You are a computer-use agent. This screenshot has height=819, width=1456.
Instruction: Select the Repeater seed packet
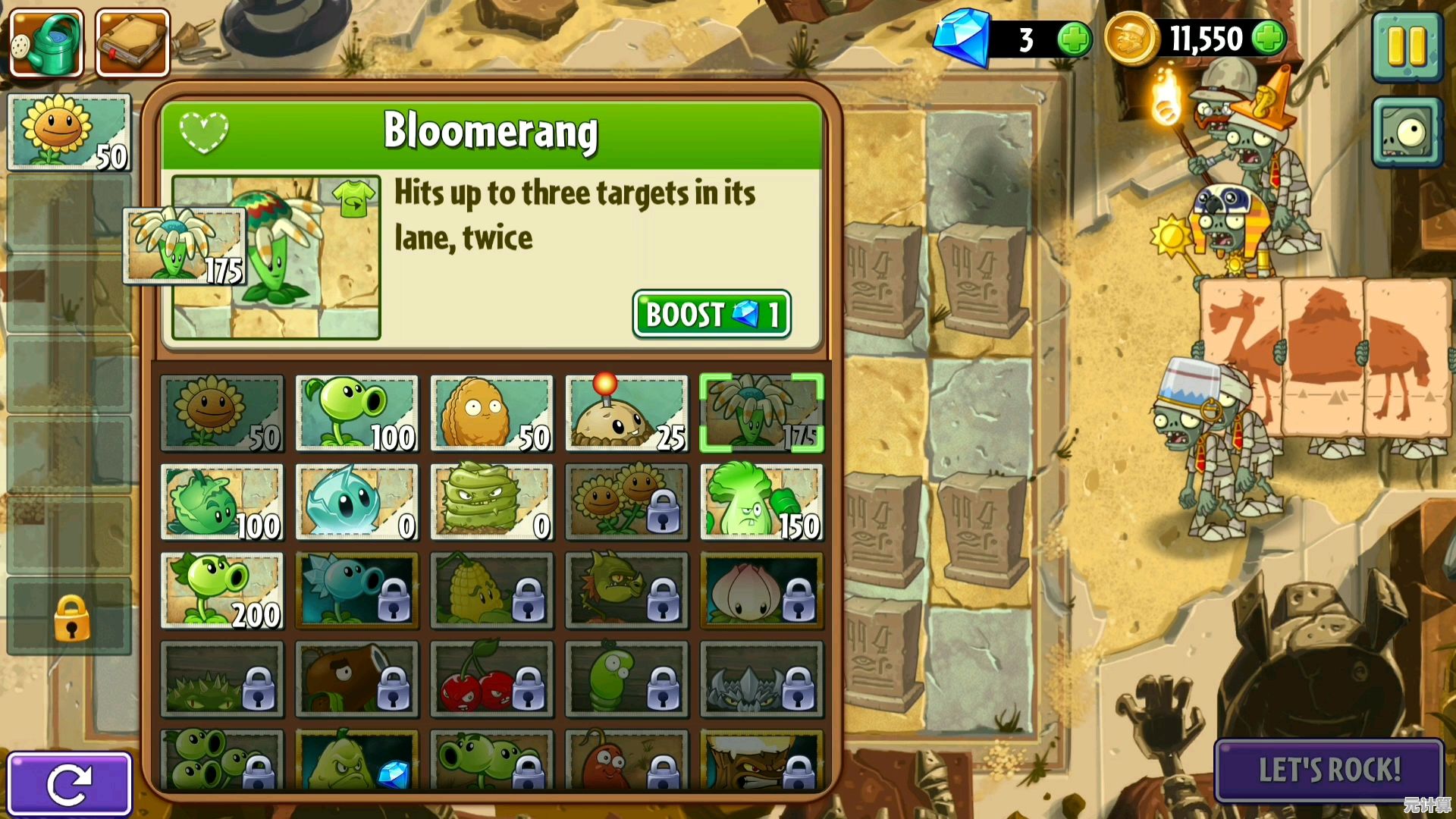[x=221, y=591]
